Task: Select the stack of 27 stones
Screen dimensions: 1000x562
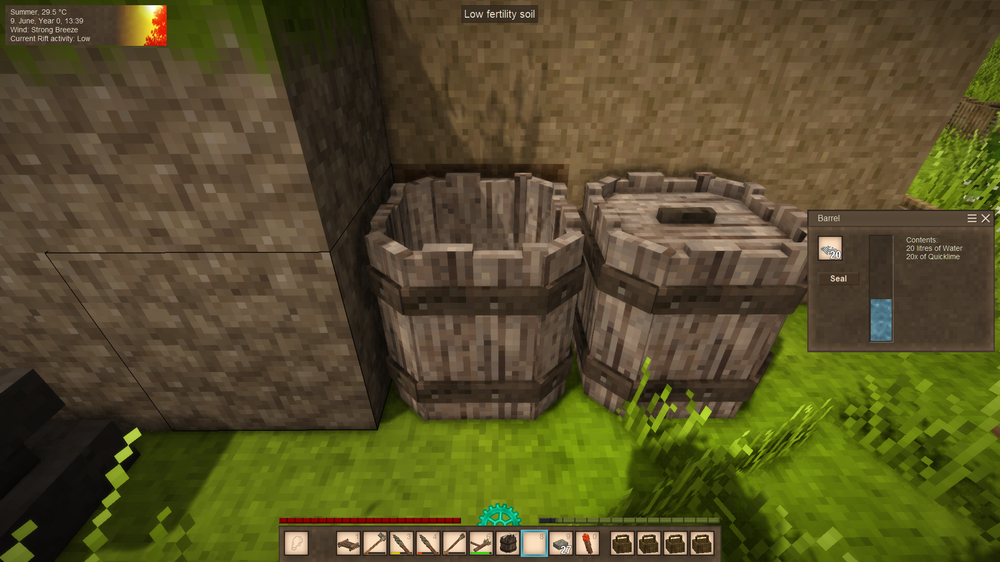Action: click(562, 543)
